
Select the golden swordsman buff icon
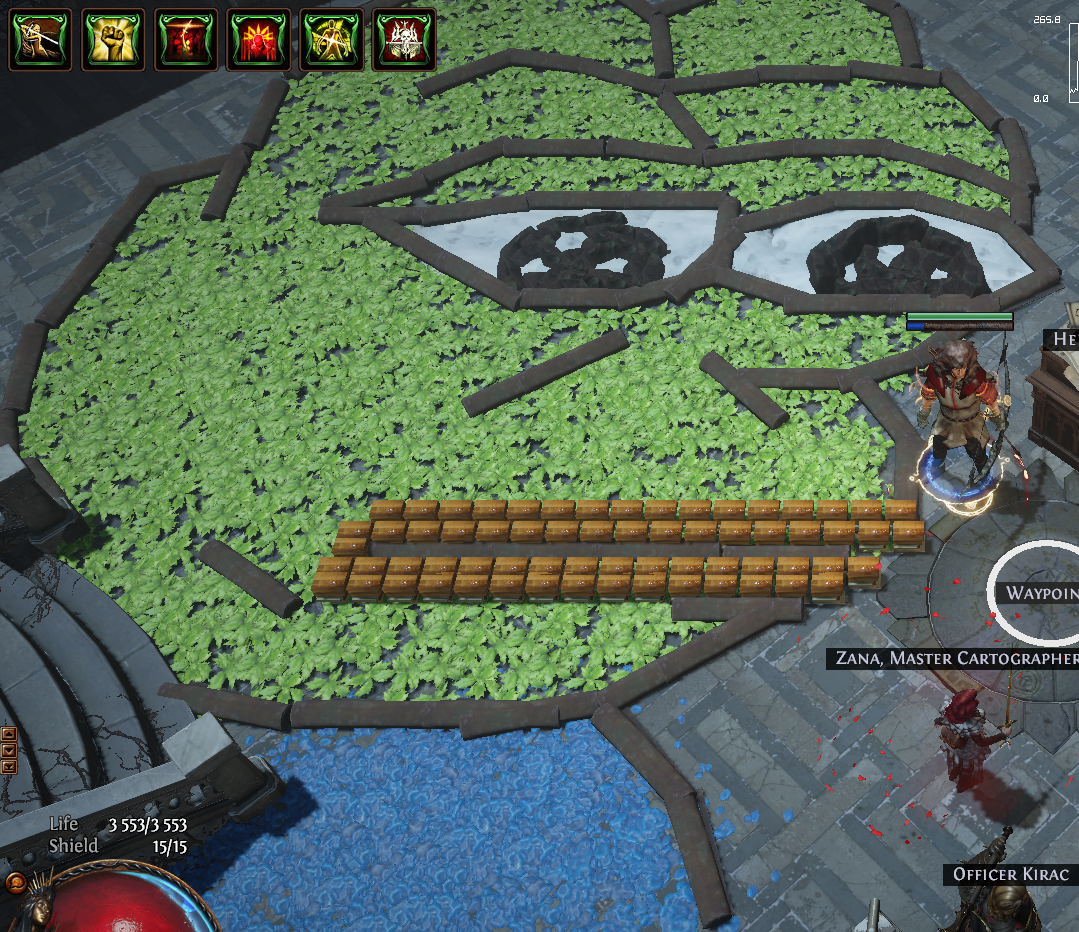pyautogui.click(x=40, y=40)
